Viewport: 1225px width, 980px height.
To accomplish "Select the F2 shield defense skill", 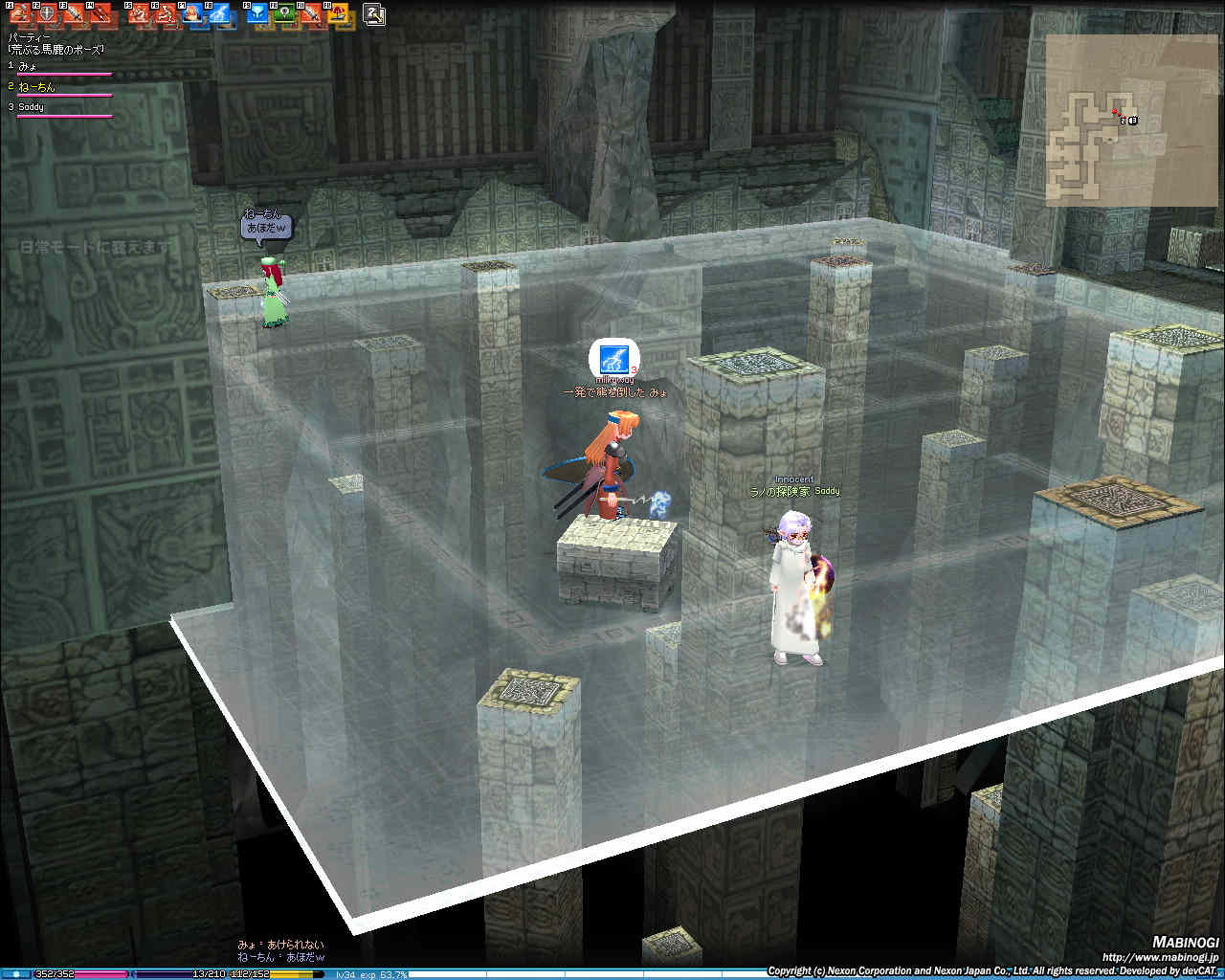I will [46, 14].
